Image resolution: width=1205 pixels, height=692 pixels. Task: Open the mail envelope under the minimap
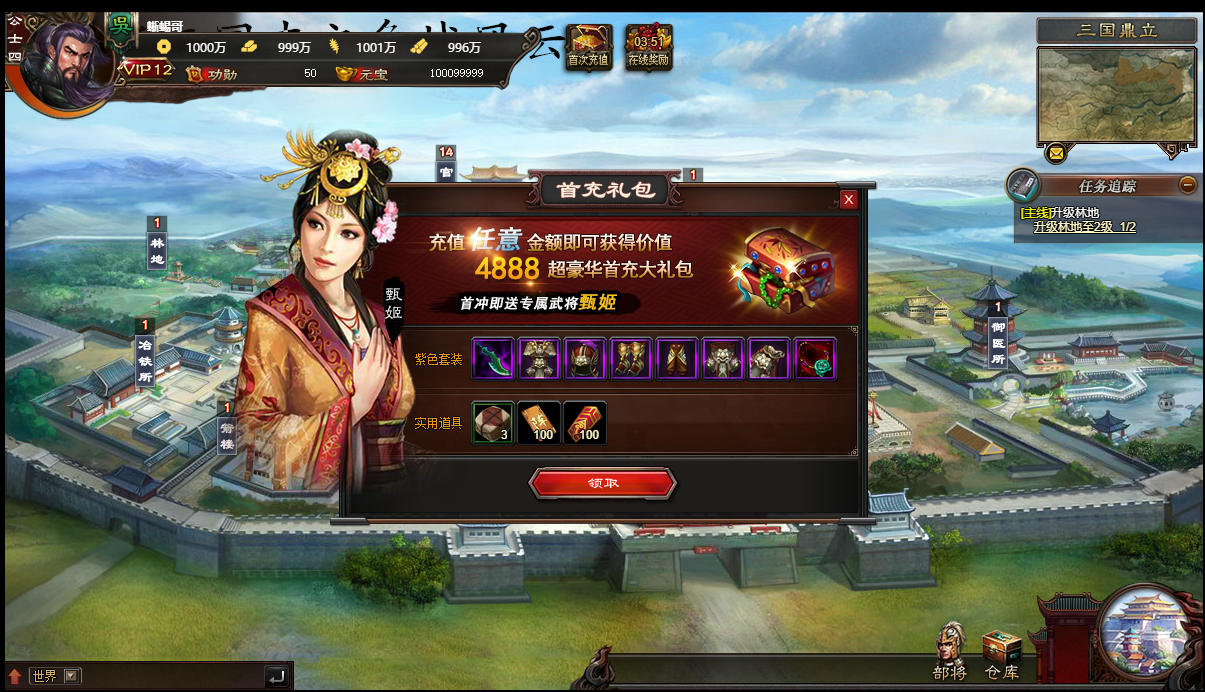[1056, 154]
